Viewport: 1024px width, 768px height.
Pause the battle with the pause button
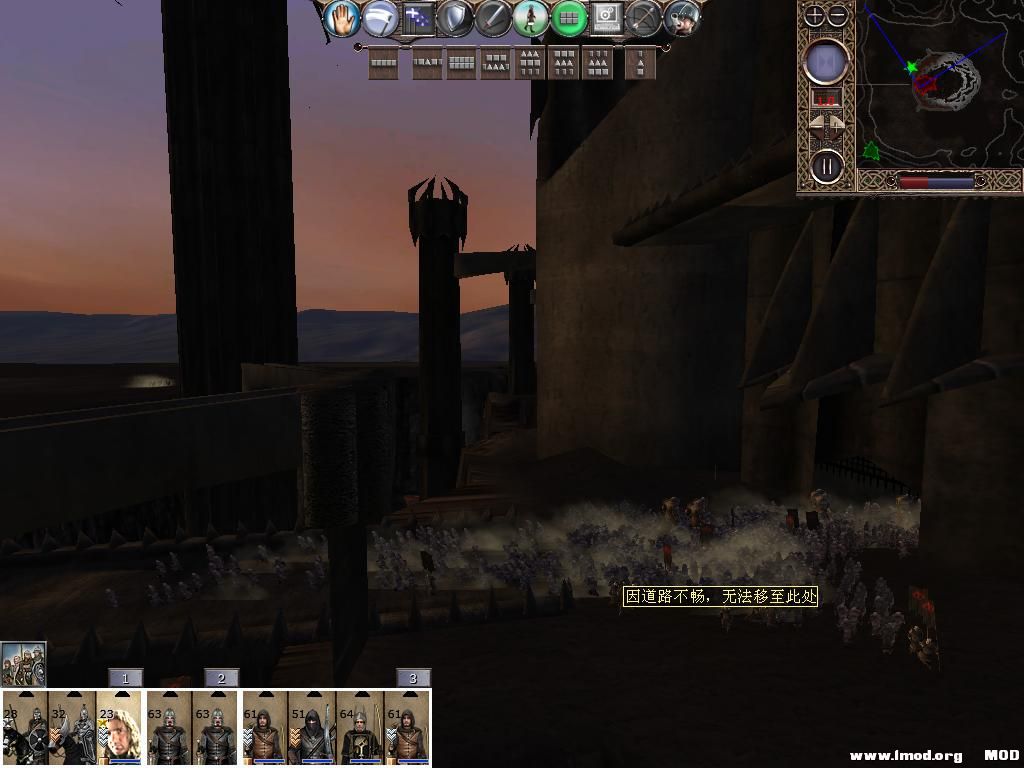[826, 165]
